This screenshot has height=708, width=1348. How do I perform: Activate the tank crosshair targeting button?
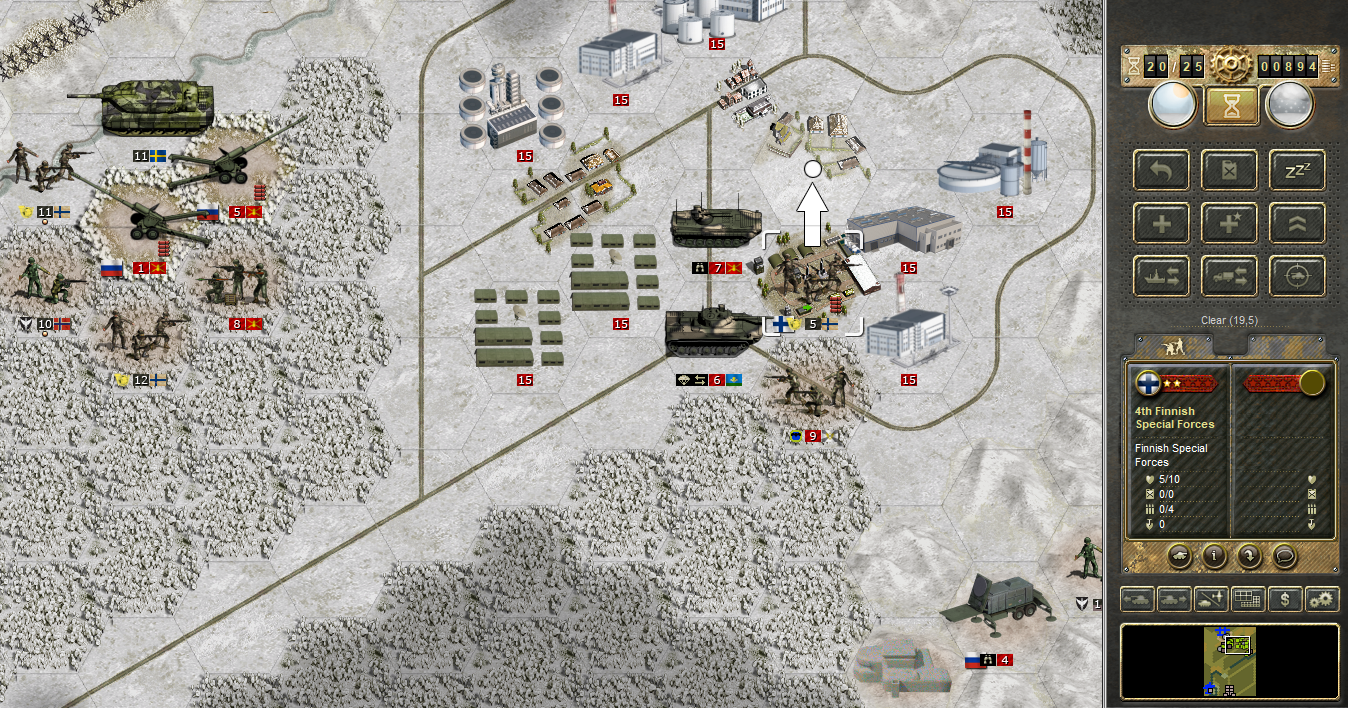click(x=1298, y=276)
